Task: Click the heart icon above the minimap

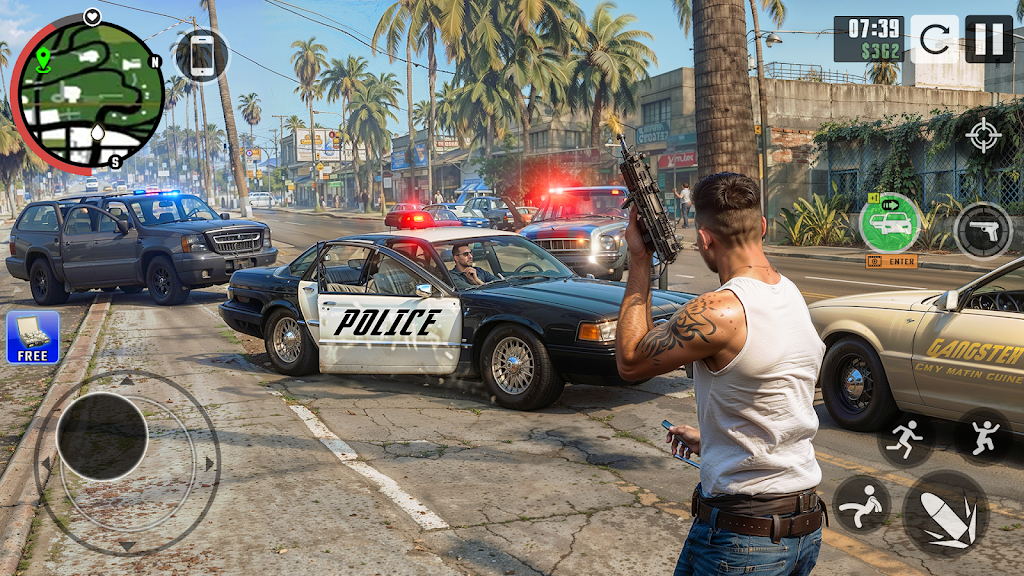Action: click(x=92, y=16)
